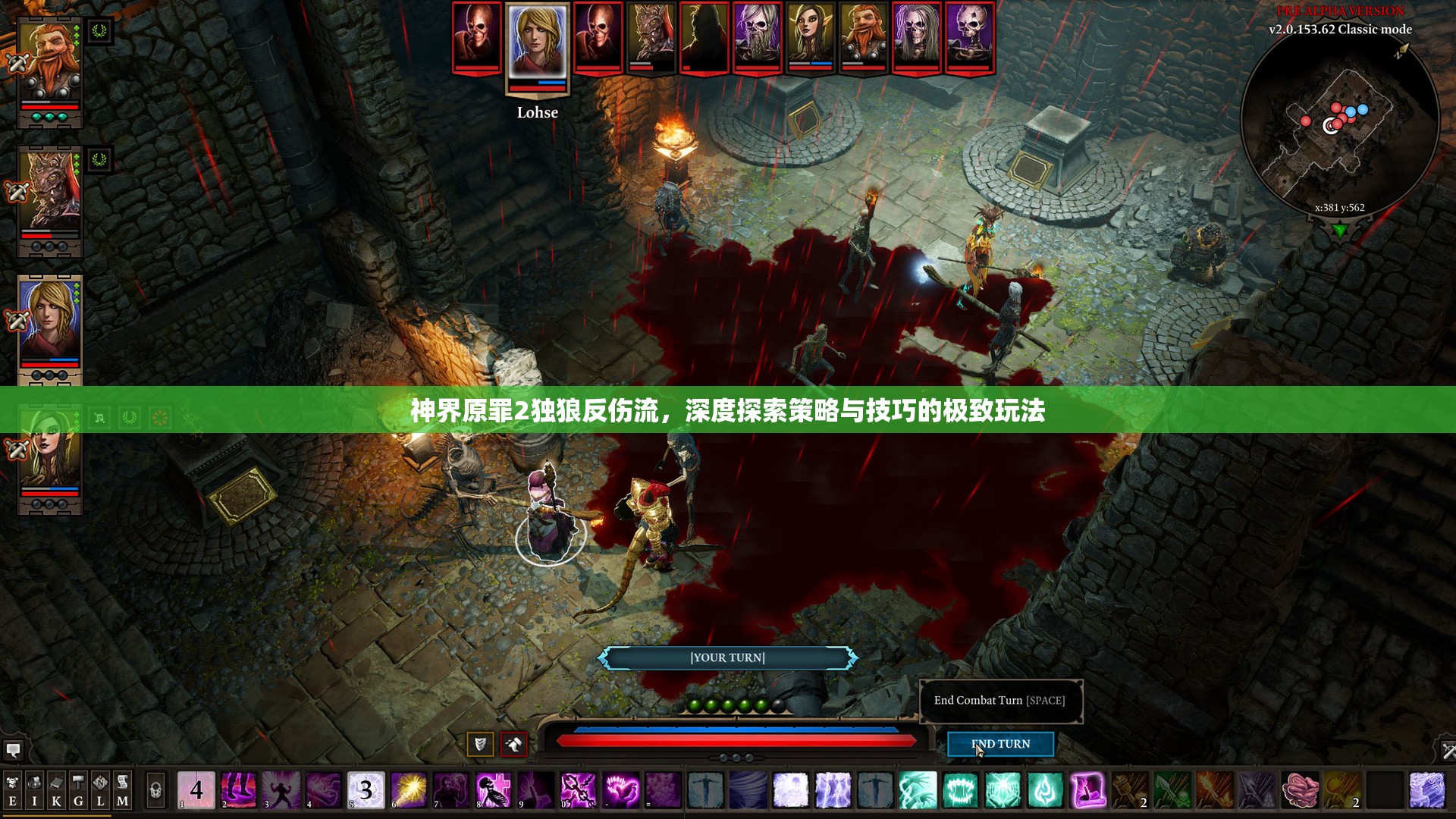The height and width of the screenshot is (819, 1456).
Task: Open the equipment panel marked E
Action: pyautogui.click(x=12, y=791)
